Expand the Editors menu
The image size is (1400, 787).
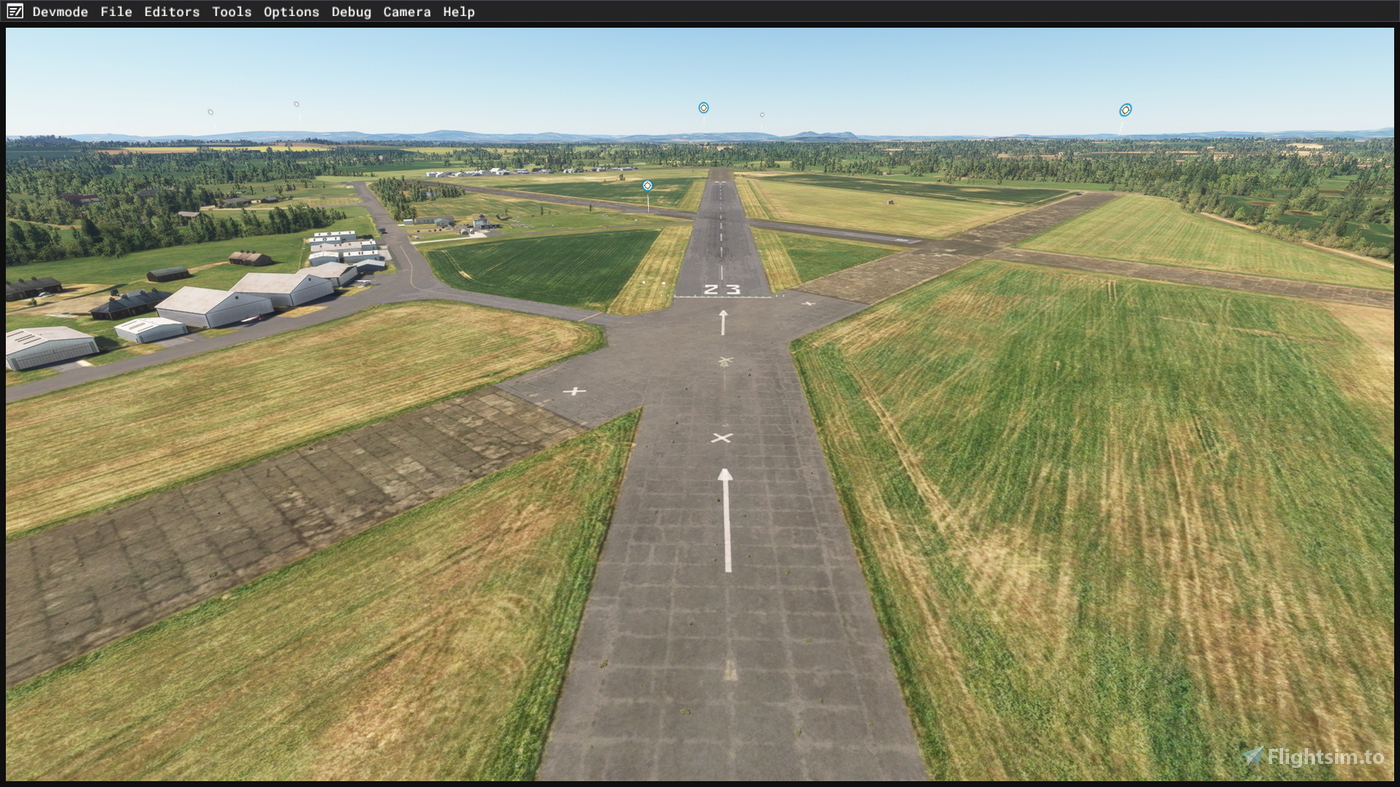[x=172, y=11]
